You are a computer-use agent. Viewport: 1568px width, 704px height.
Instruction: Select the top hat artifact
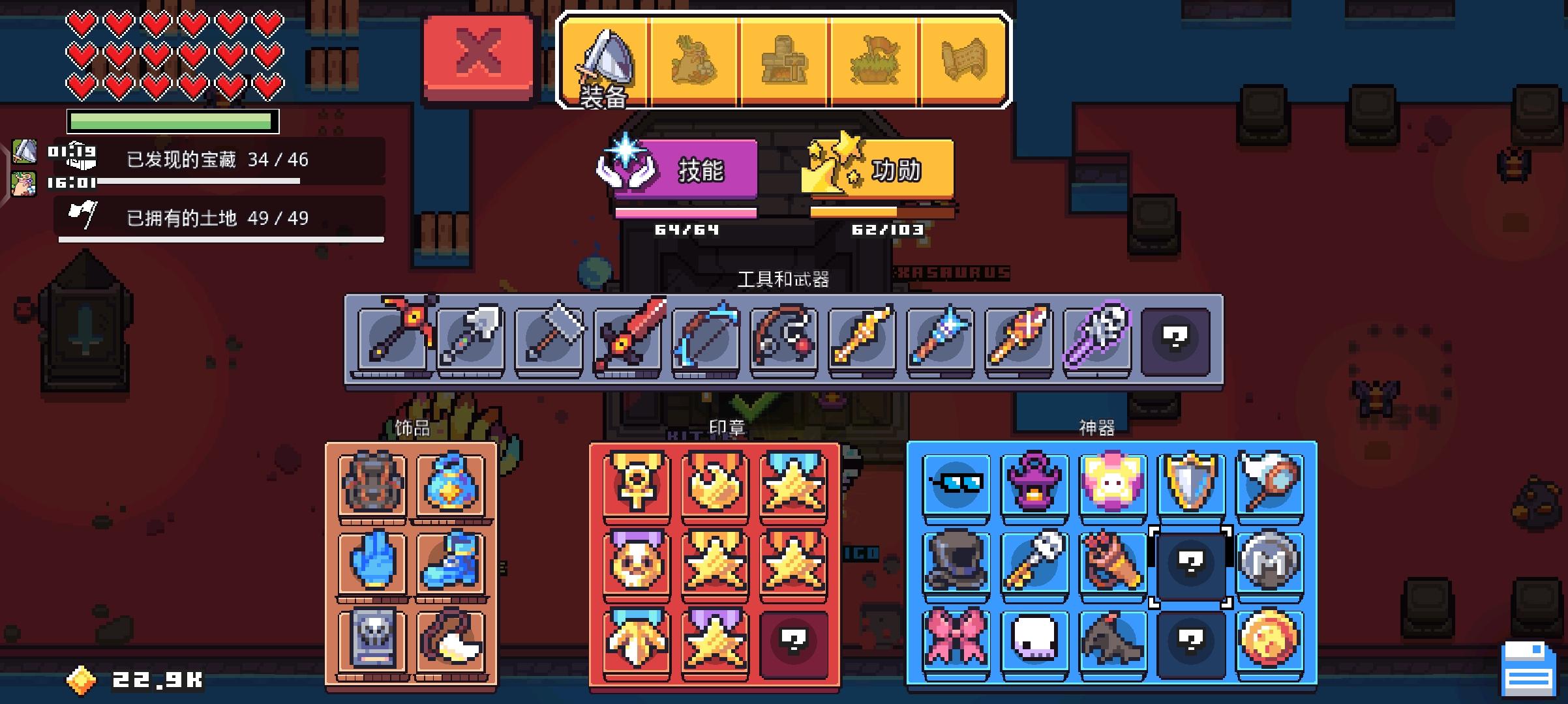tap(957, 563)
